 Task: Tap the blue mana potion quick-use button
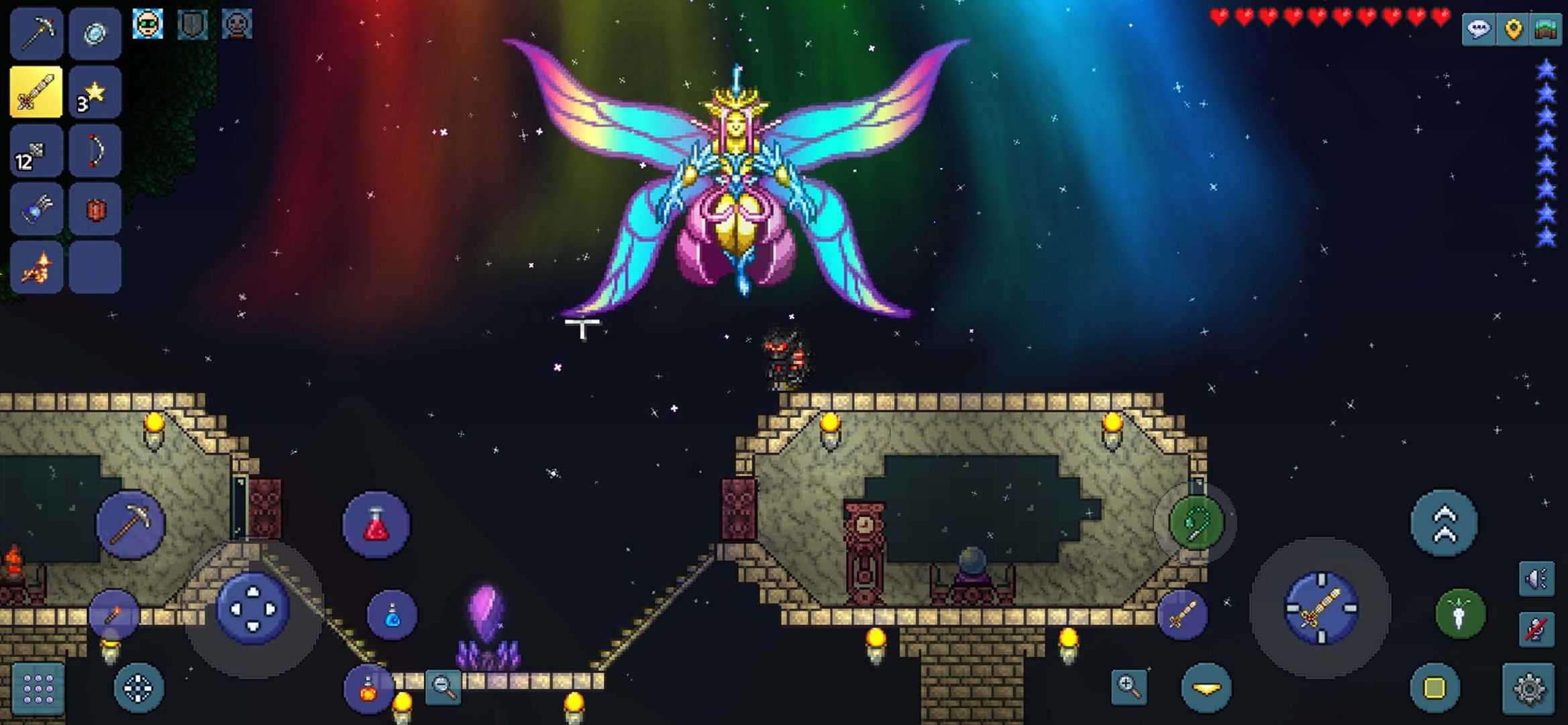coord(393,614)
